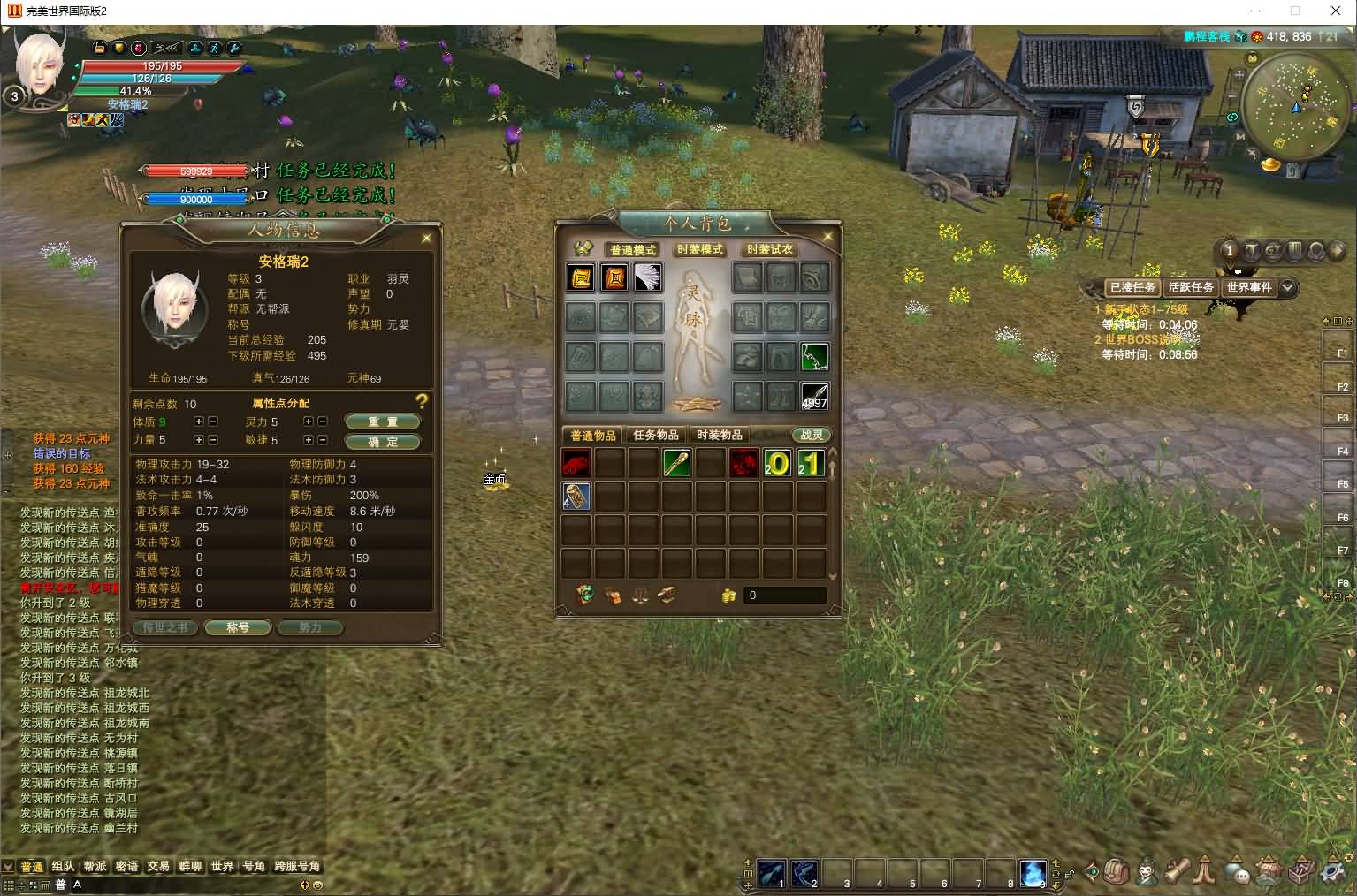Switch to 时装模式 tab
This screenshot has width=1357, height=896.
700,250
